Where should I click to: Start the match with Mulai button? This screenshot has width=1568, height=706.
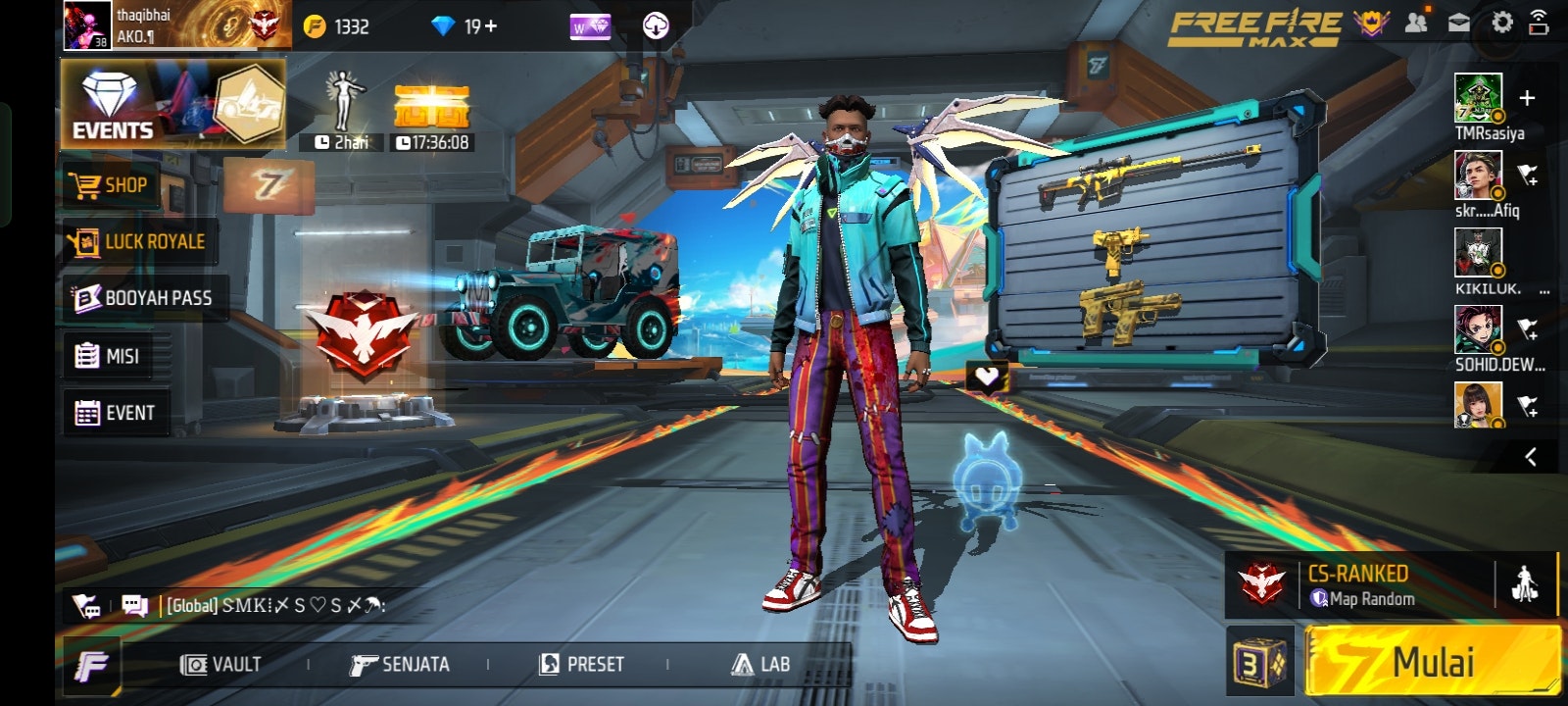pos(1433,662)
